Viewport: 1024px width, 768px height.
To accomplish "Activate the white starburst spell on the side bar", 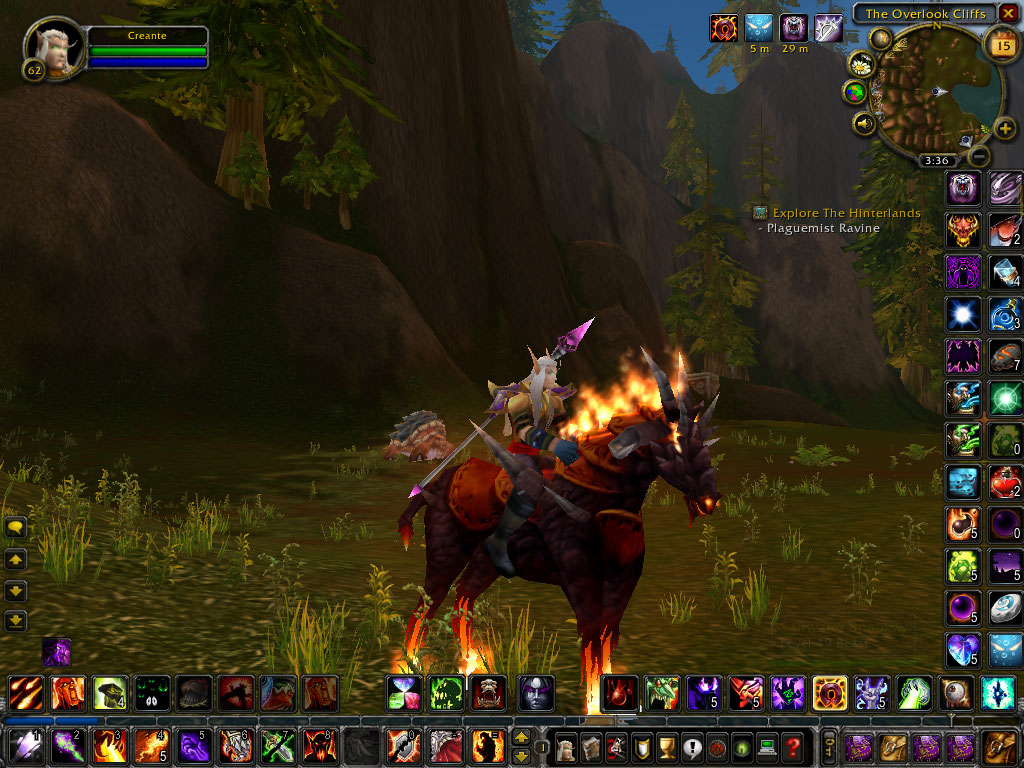I will point(963,314).
